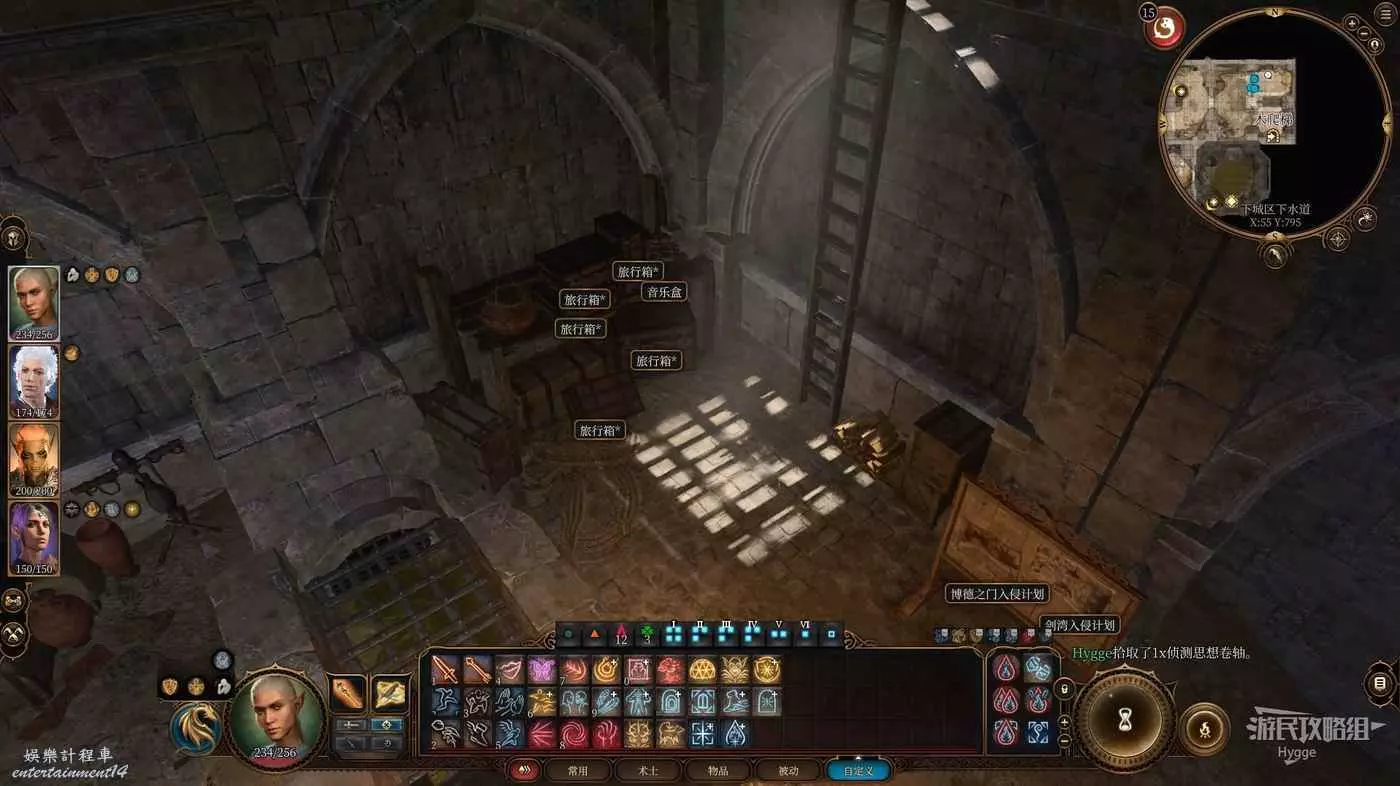Screen dimensions: 1400x786
Task: Use the sword main-hand attack icon
Action: (x=445, y=670)
